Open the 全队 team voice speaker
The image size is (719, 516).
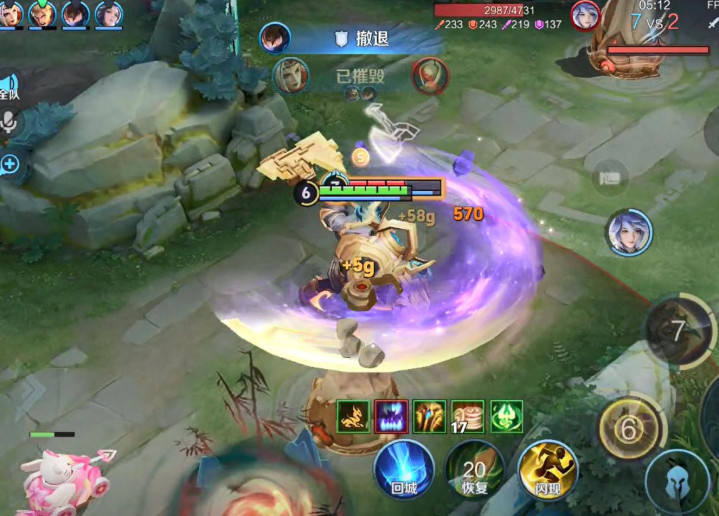click(x=8, y=87)
